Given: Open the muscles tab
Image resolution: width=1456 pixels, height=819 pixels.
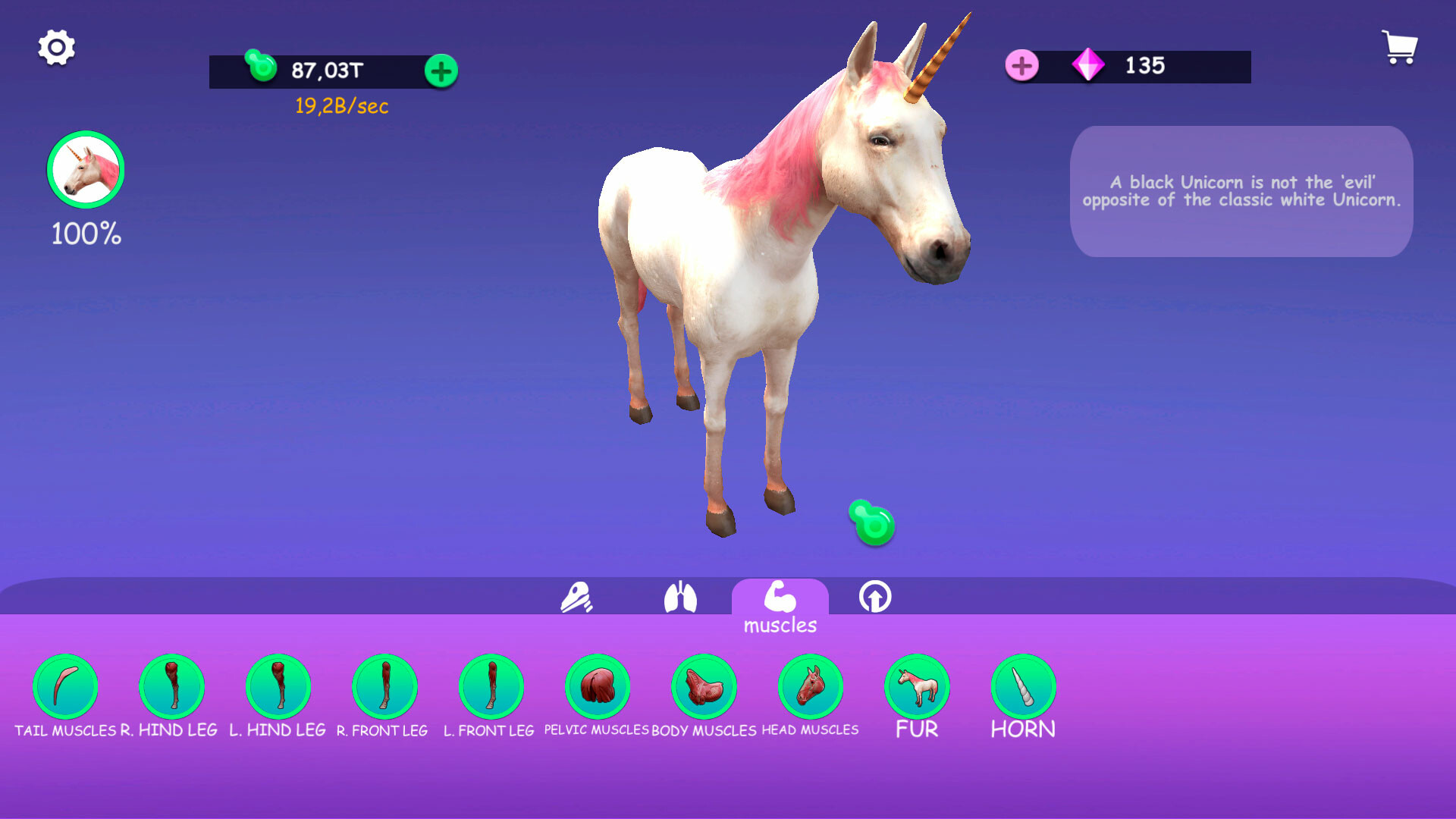Looking at the screenshot, I should (x=780, y=599).
